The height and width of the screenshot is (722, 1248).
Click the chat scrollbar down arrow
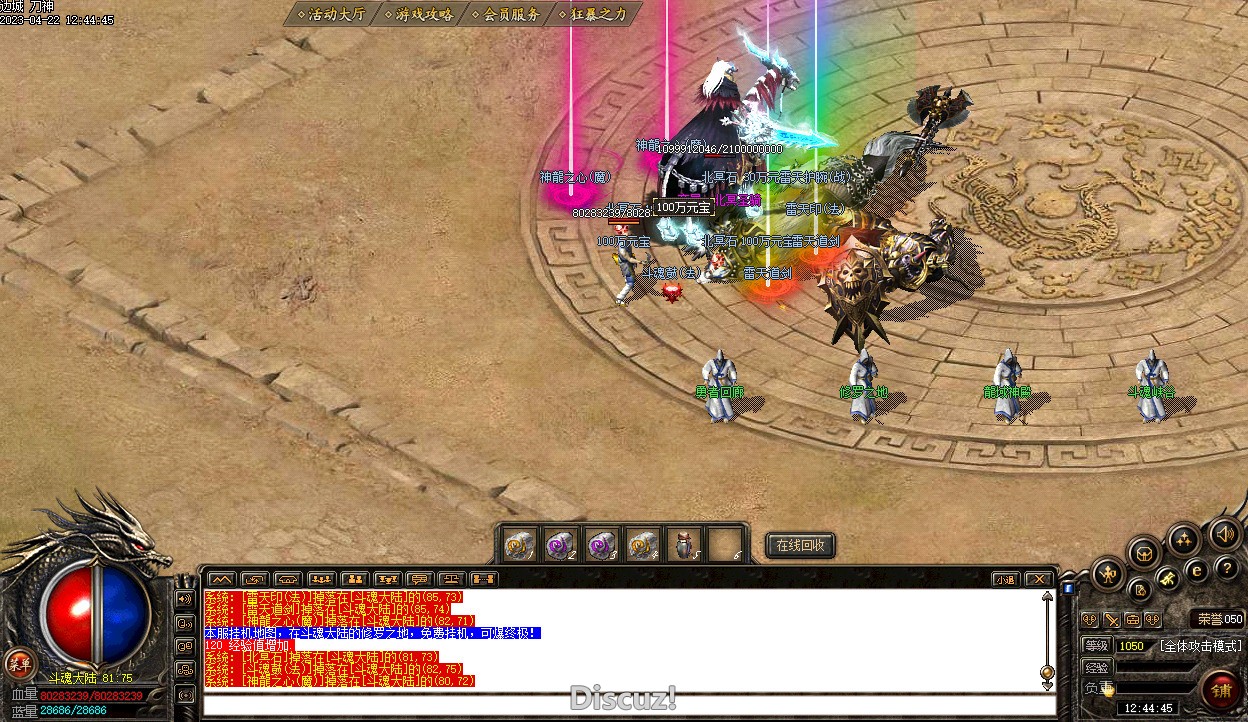pos(1047,685)
